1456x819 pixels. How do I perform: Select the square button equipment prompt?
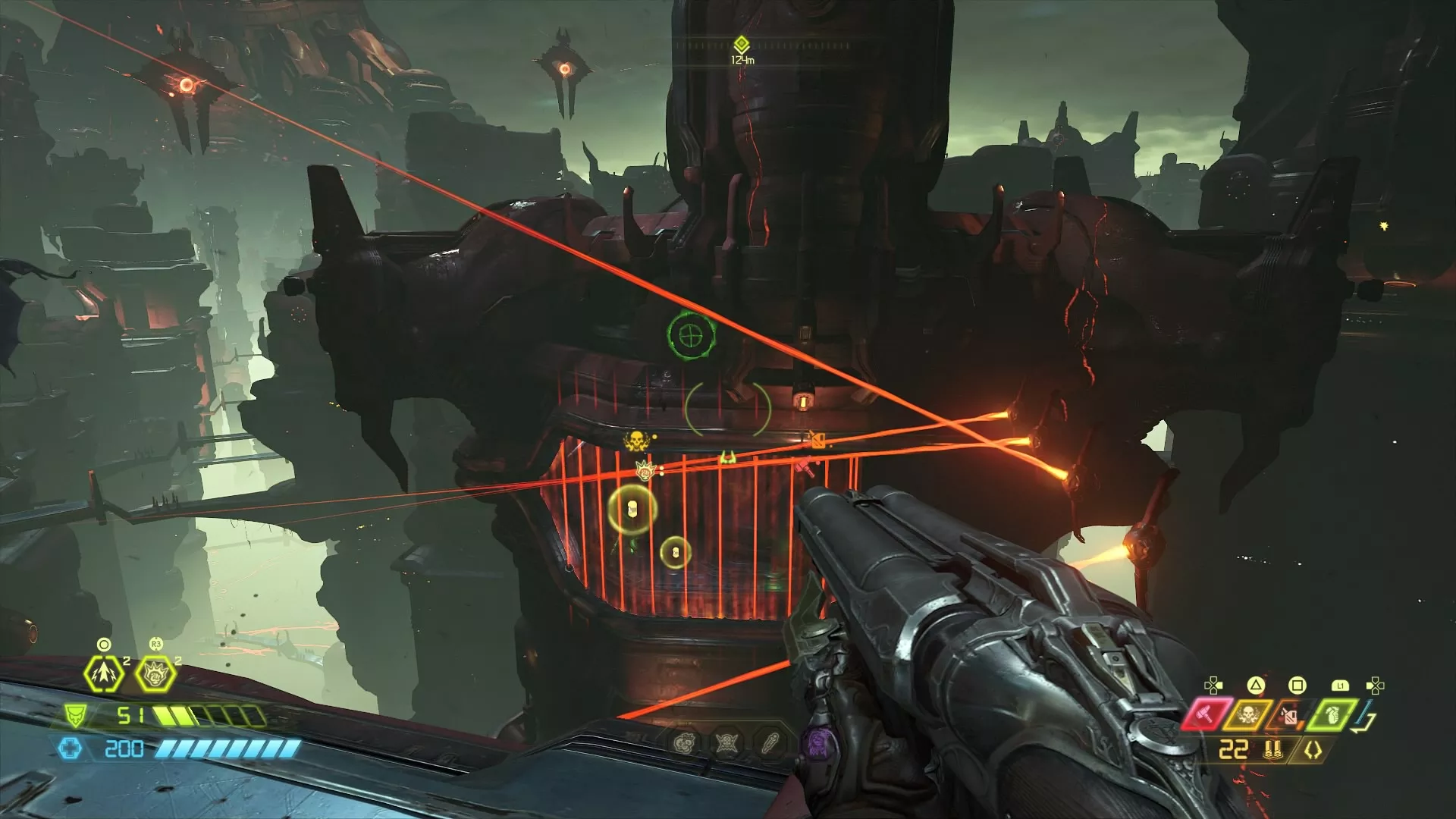coord(1298,686)
